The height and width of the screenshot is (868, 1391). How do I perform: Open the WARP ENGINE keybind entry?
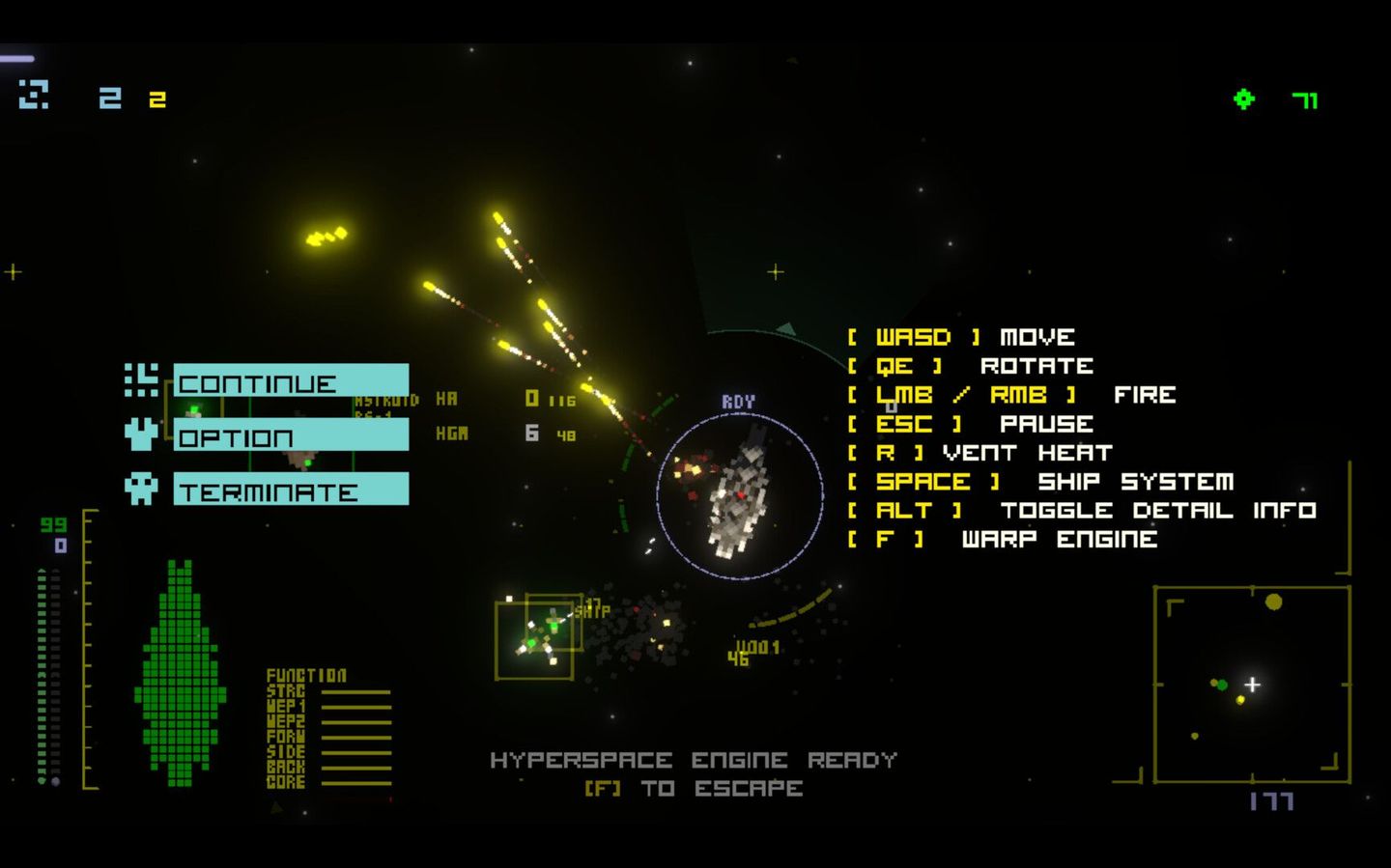pyautogui.click(x=1002, y=539)
